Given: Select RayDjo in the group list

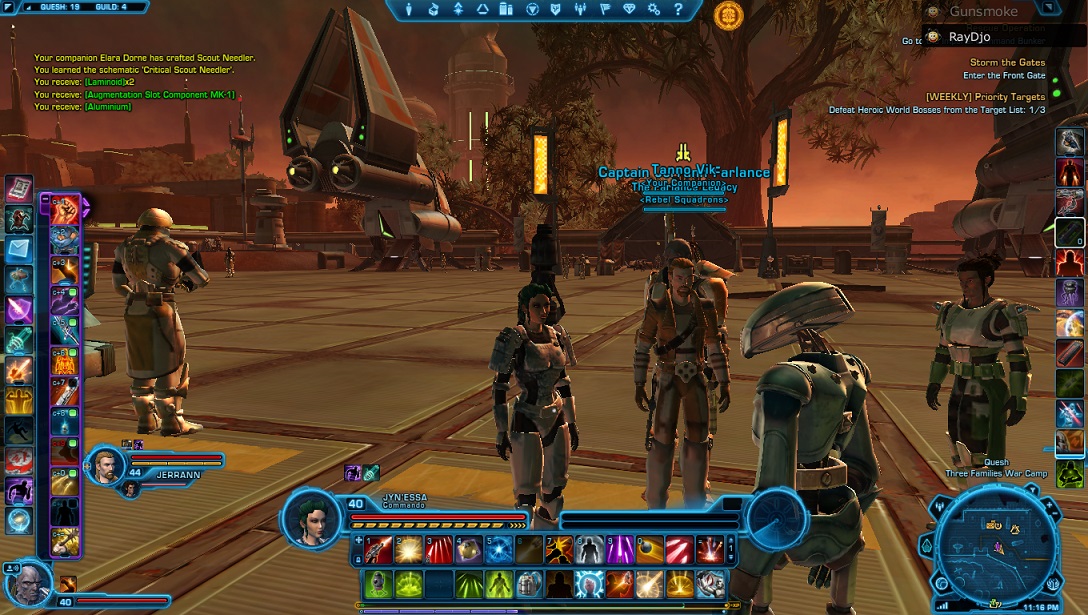Looking at the screenshot, I should [x=968, y=37].
